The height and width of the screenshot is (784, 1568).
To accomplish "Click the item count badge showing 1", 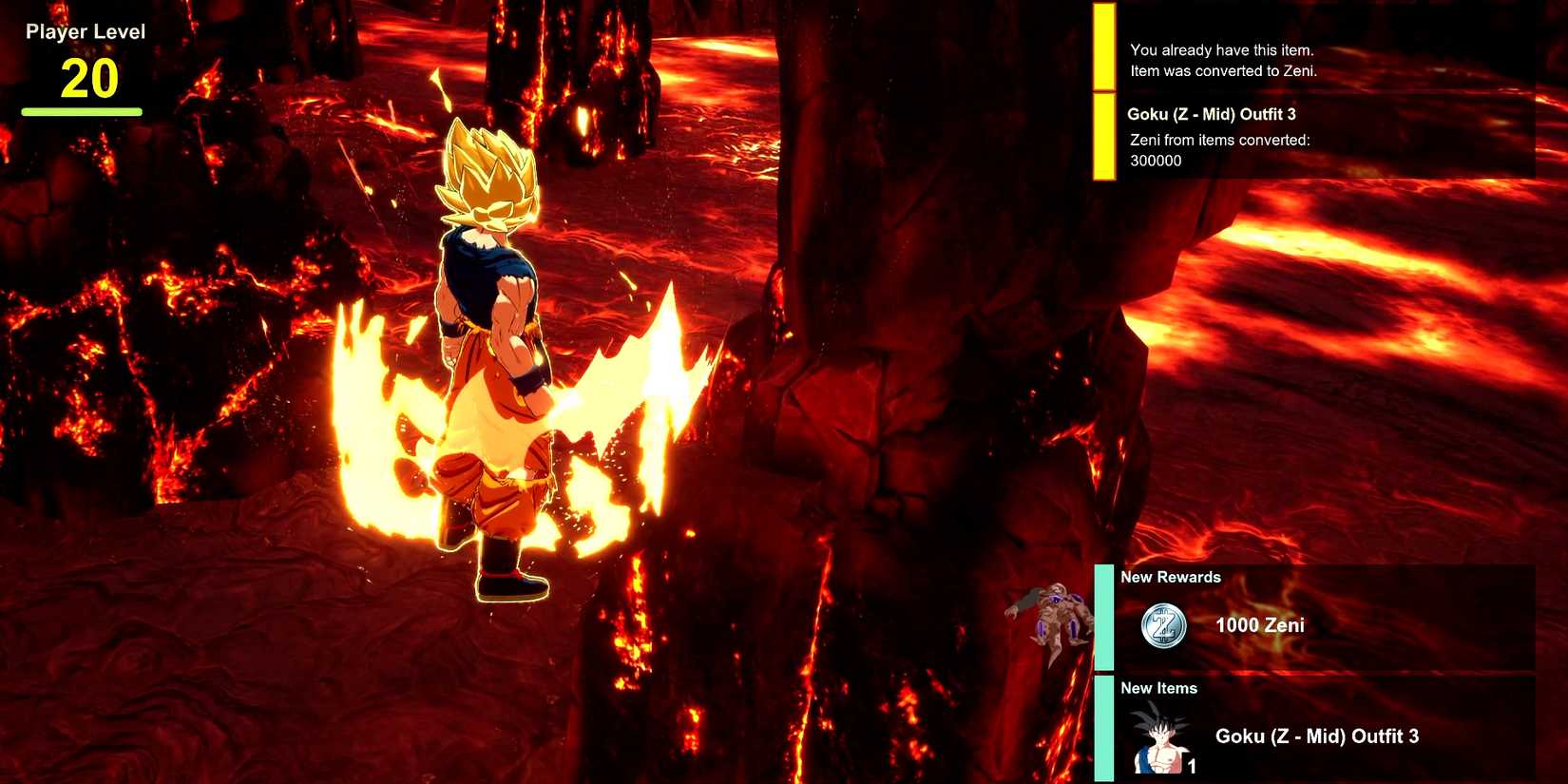I will click(1191, 766).
